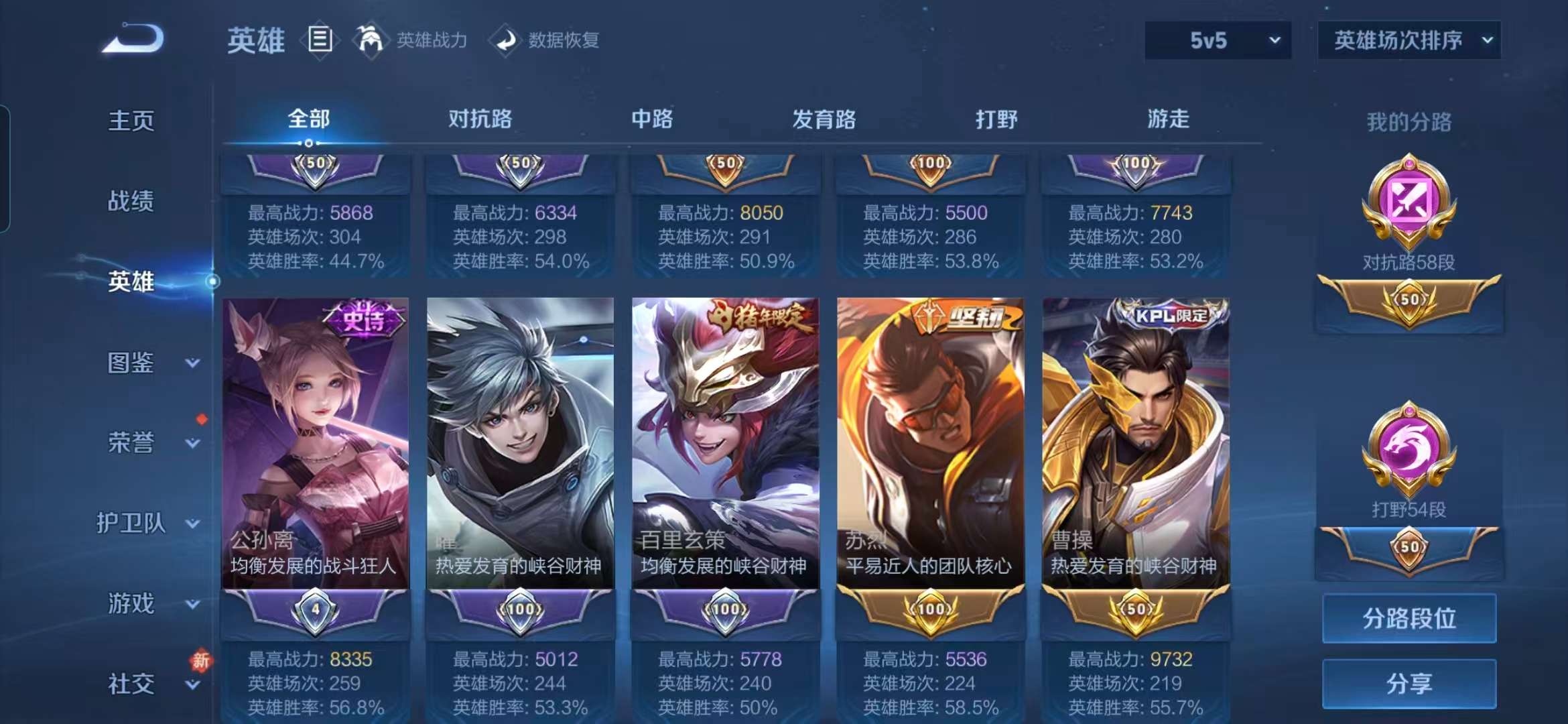
Task: Select the 主页 entry in left sidebar
Action: pyautogui.click(x=130, y=121)
